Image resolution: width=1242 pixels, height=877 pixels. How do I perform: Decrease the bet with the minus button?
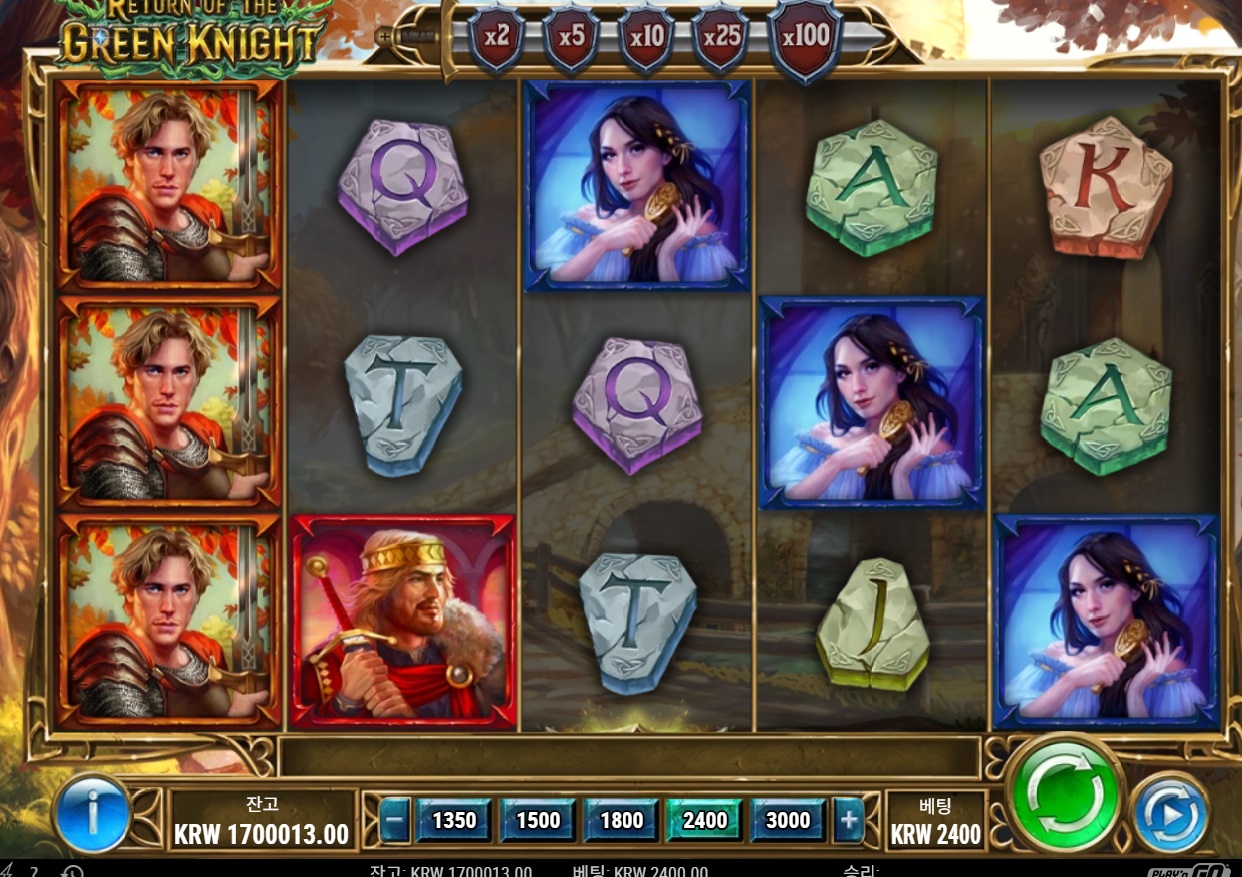click(395, 821)
